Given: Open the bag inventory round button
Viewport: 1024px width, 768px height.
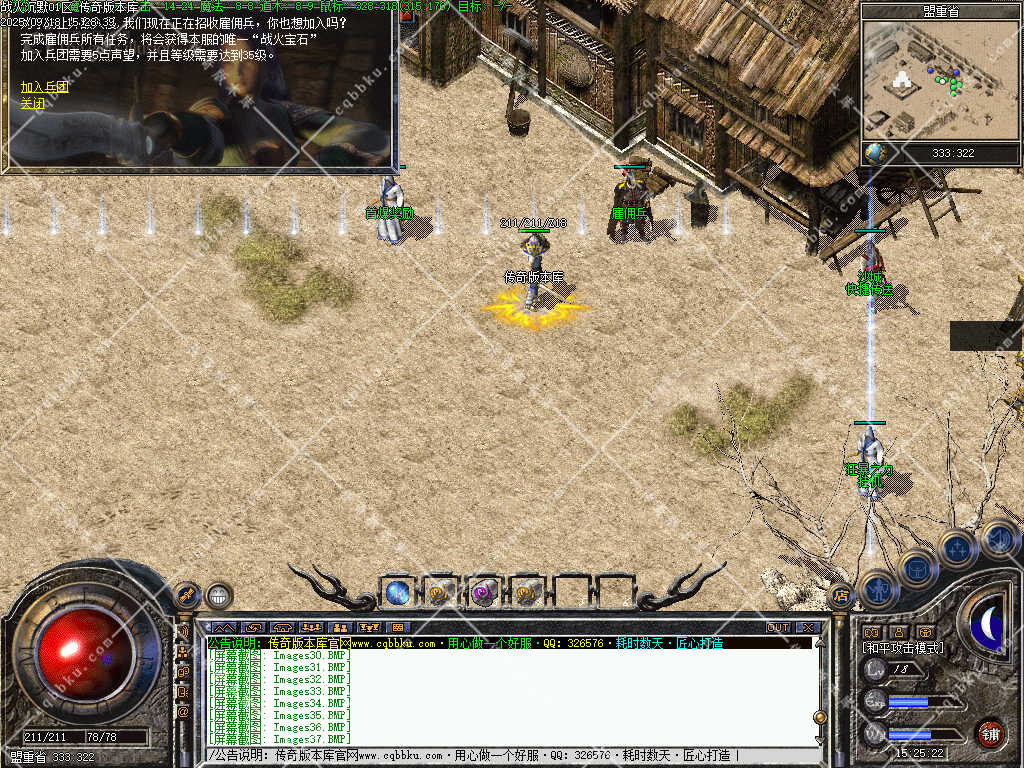Looking at the screenshot, I should click(x=917, y=569).
